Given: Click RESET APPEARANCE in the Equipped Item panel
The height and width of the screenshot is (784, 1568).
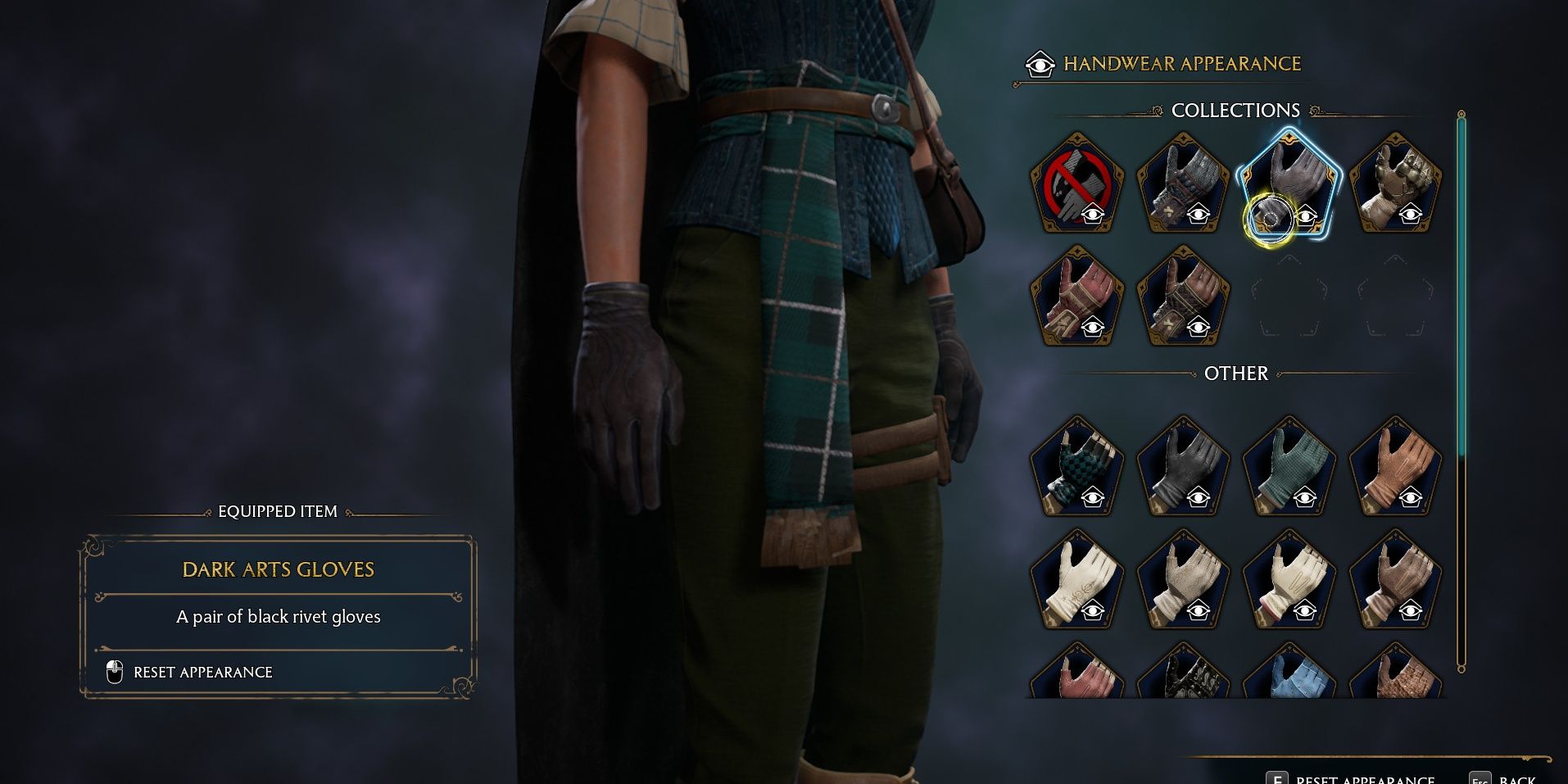Looking at the screenshot, I should pos(203,672).
